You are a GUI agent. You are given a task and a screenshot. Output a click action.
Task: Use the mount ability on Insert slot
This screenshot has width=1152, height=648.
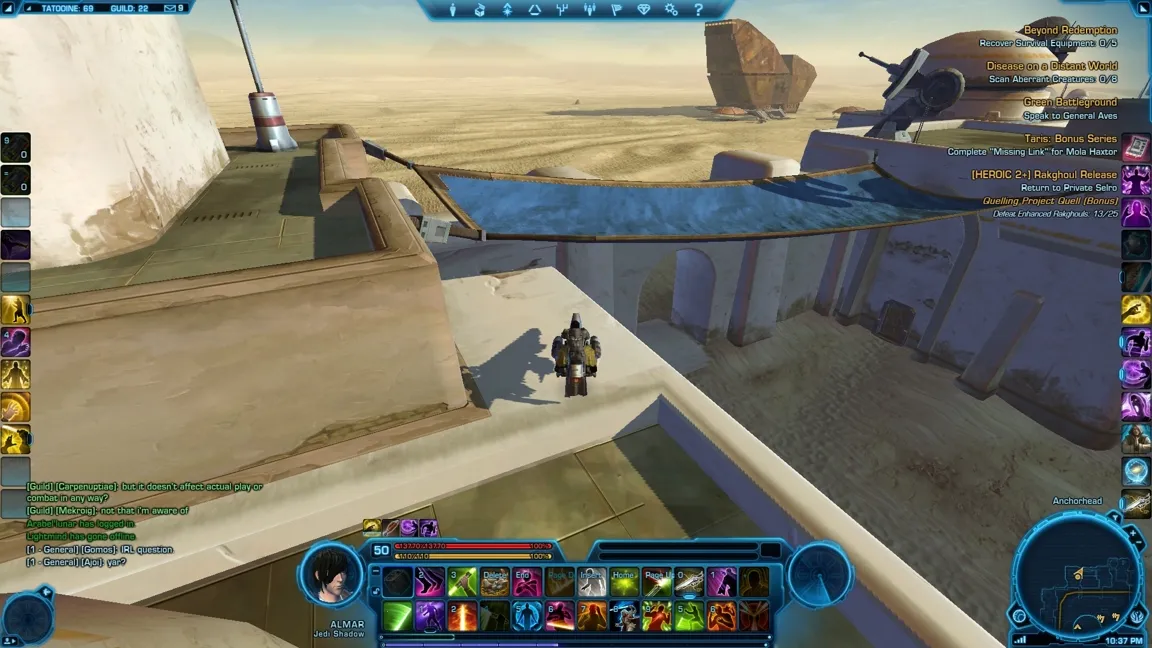592,582
